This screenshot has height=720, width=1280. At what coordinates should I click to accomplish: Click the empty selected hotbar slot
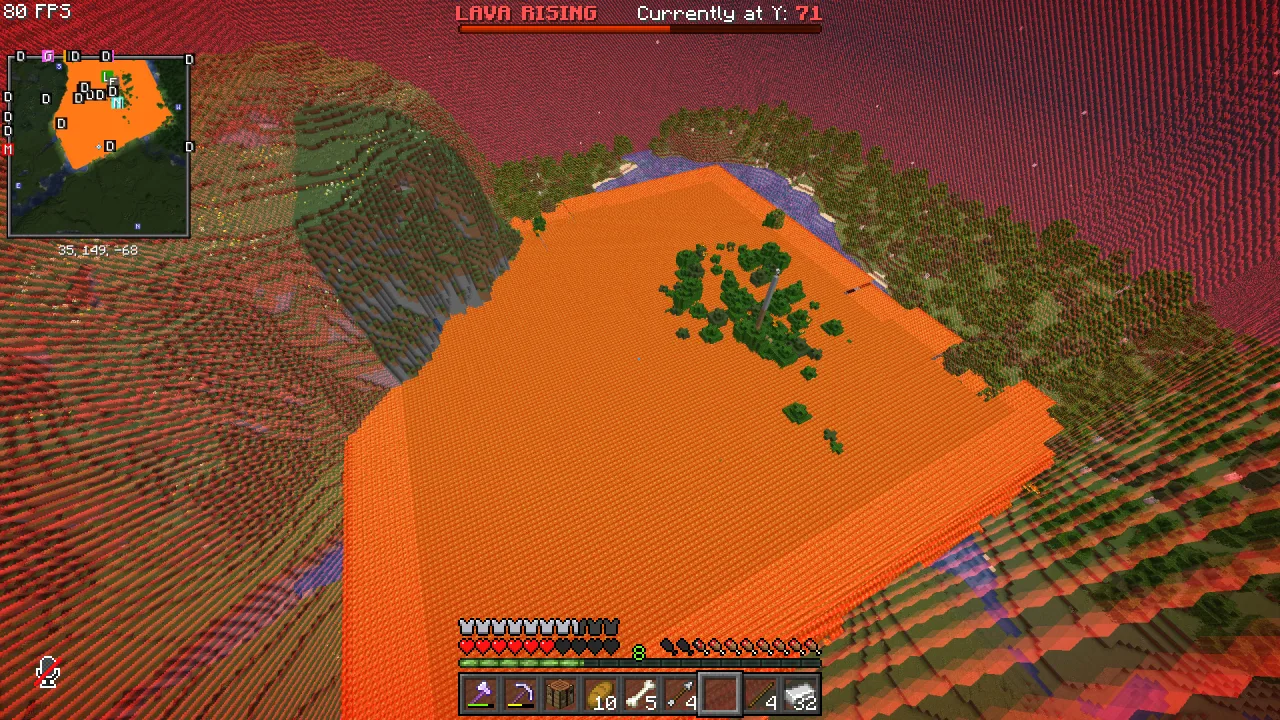(720, 691)
